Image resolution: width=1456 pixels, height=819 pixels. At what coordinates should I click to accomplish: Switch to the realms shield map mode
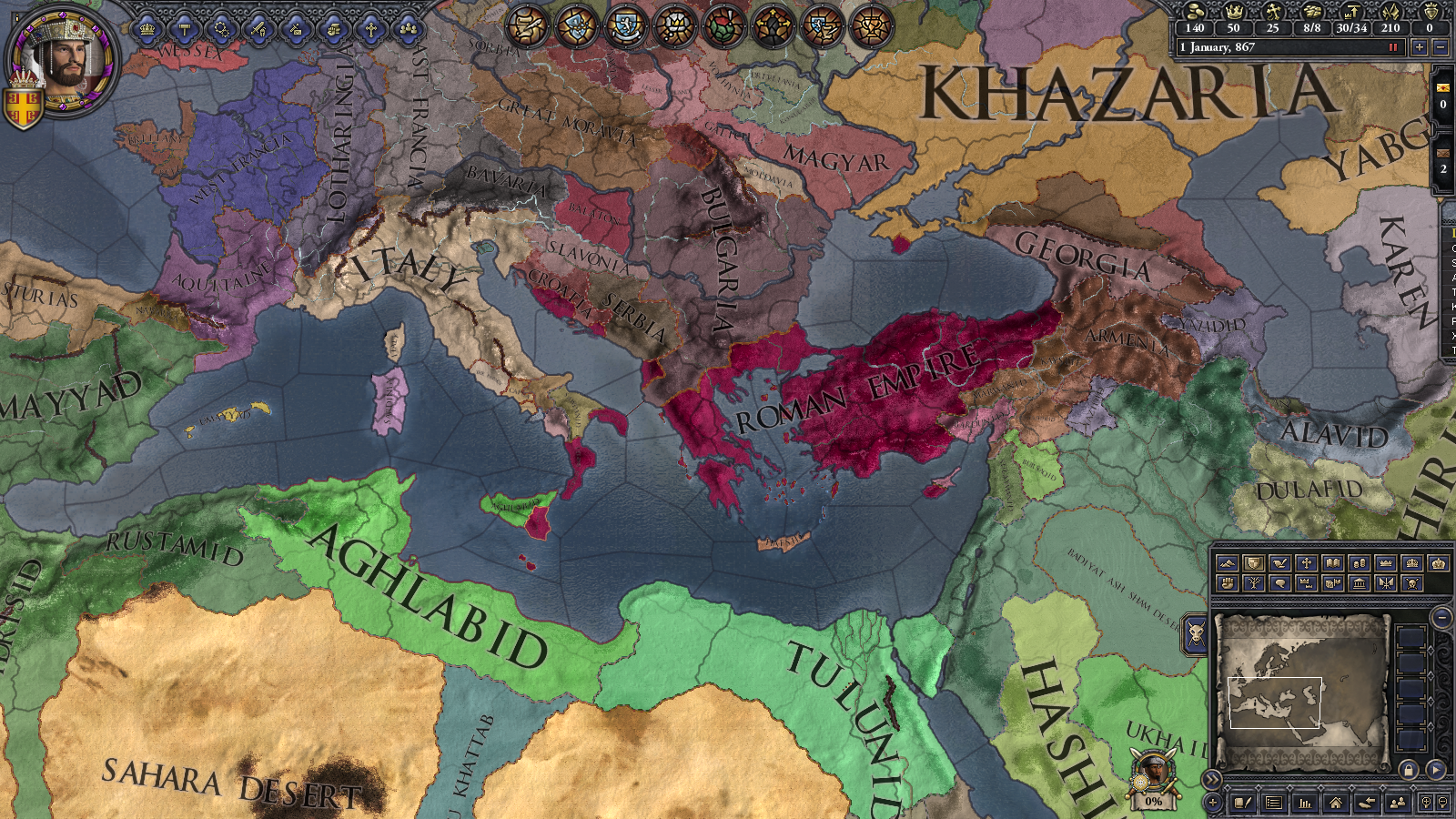coord(1253,564)
